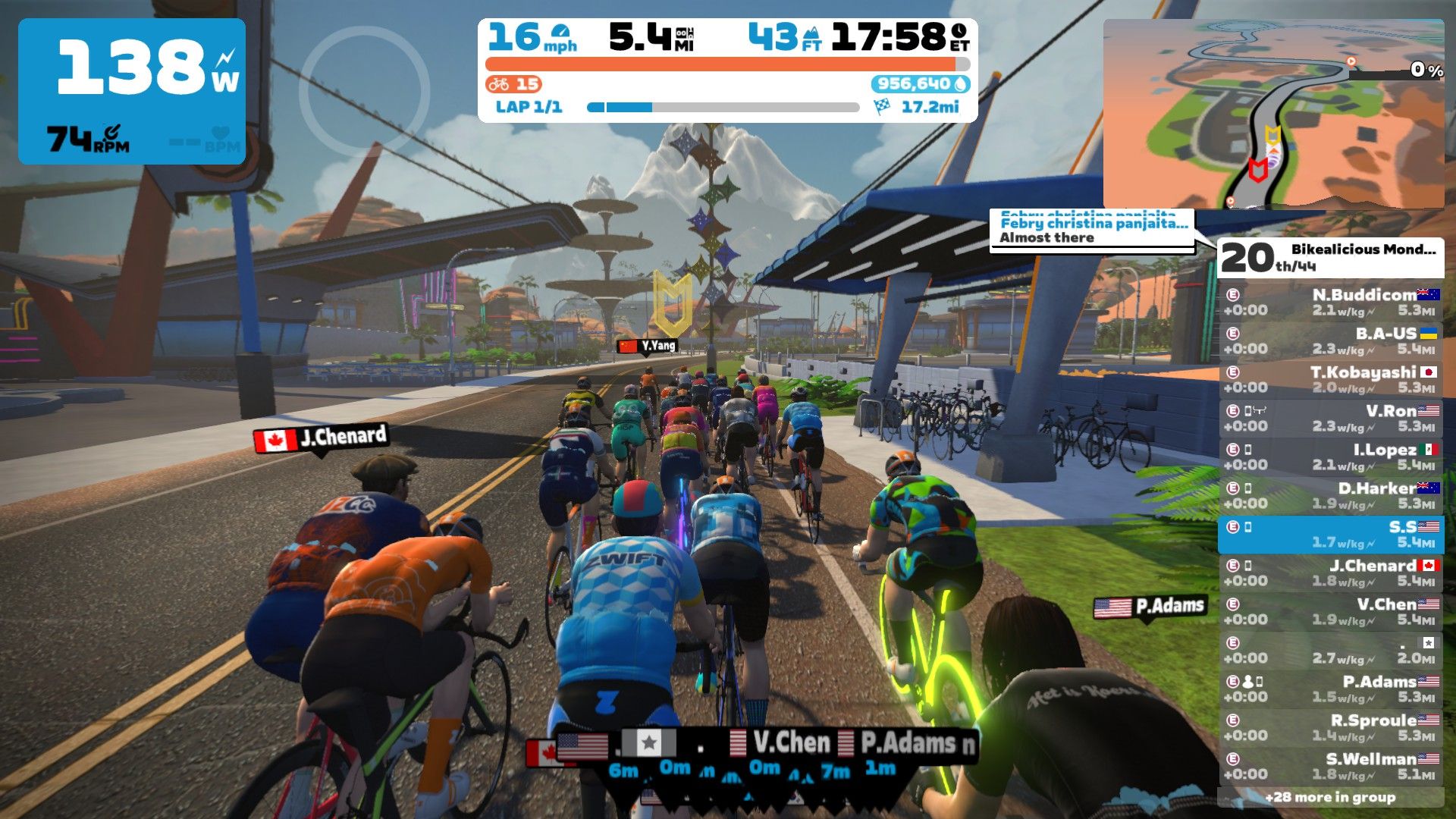This screenshot has width=1456, height=819.
Task: Select highlighted S.S rider row
Action: (1331, 535)
